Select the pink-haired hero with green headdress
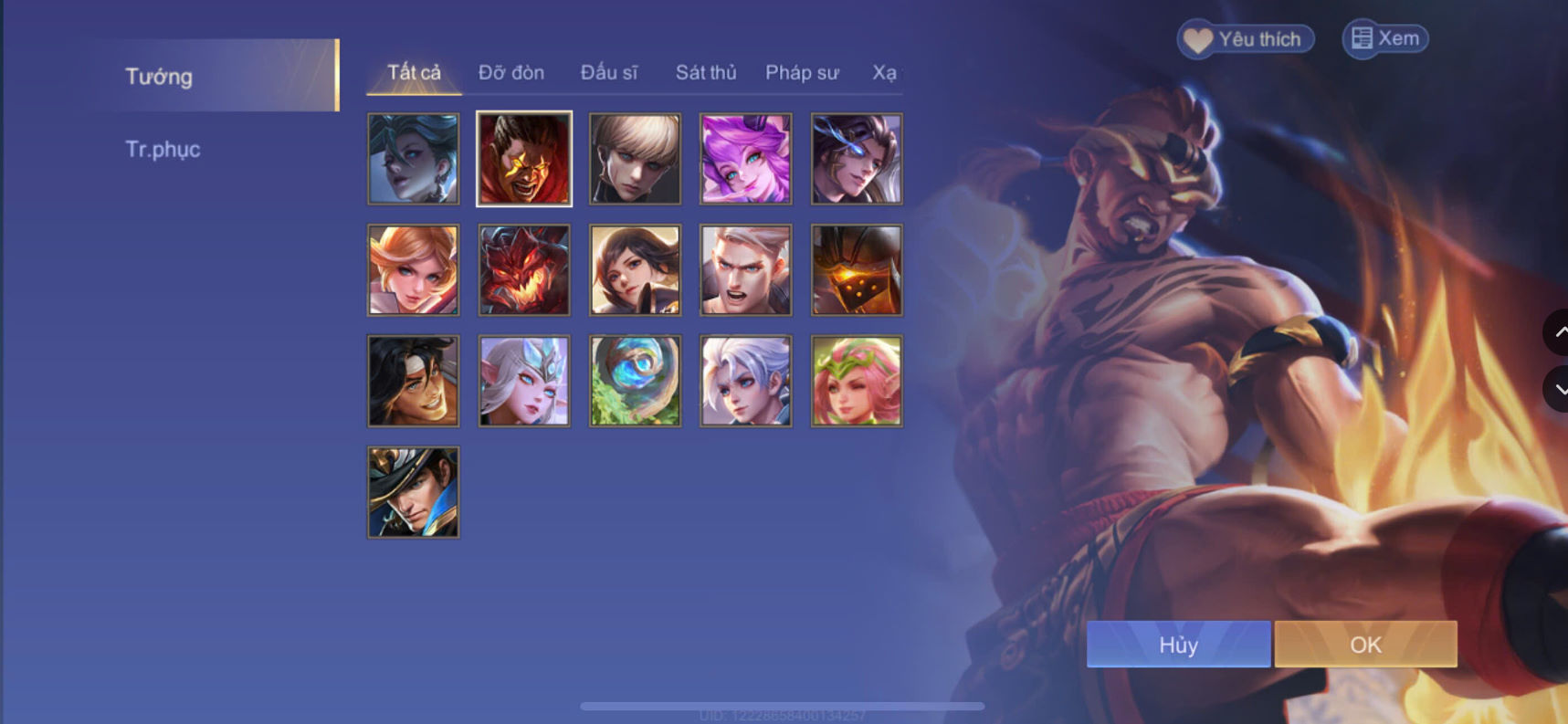The width and height of the screenshot is (1568, 724). 857,380
